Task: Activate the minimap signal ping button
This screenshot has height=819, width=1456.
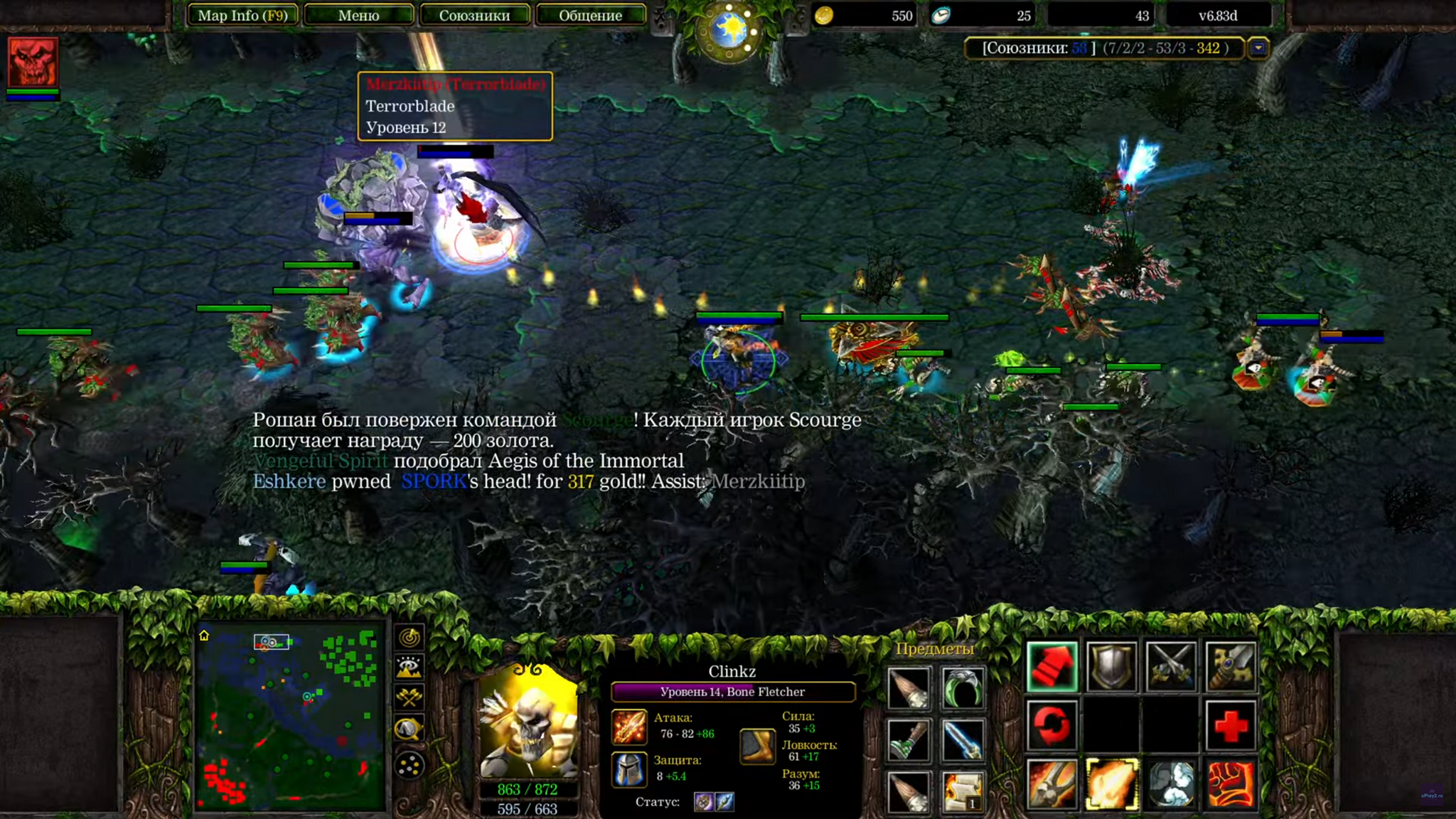Action: pyautogui.click(x=409, y=637)
